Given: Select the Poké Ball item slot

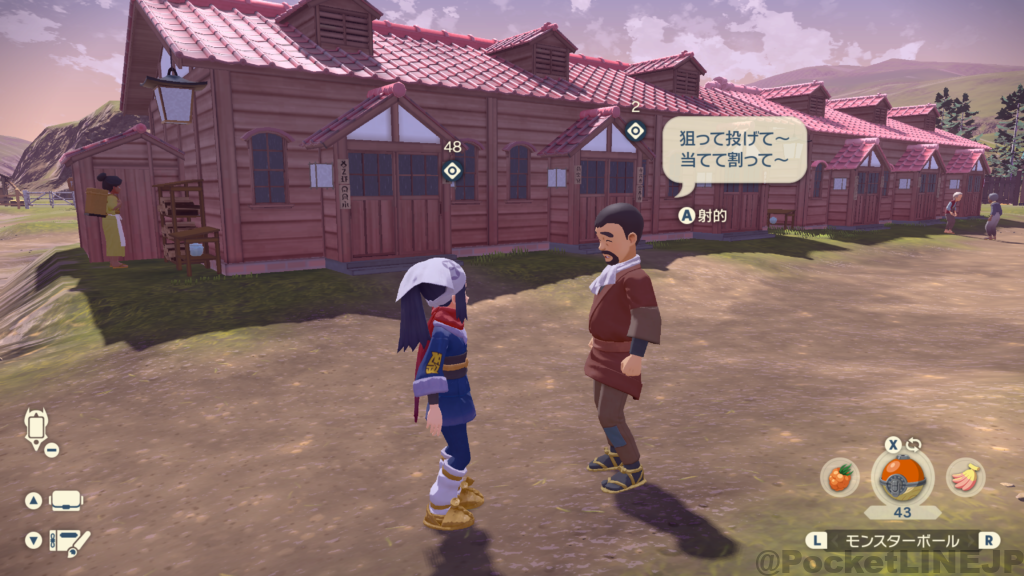Looking at the screenshot, I should pos(902,478).
